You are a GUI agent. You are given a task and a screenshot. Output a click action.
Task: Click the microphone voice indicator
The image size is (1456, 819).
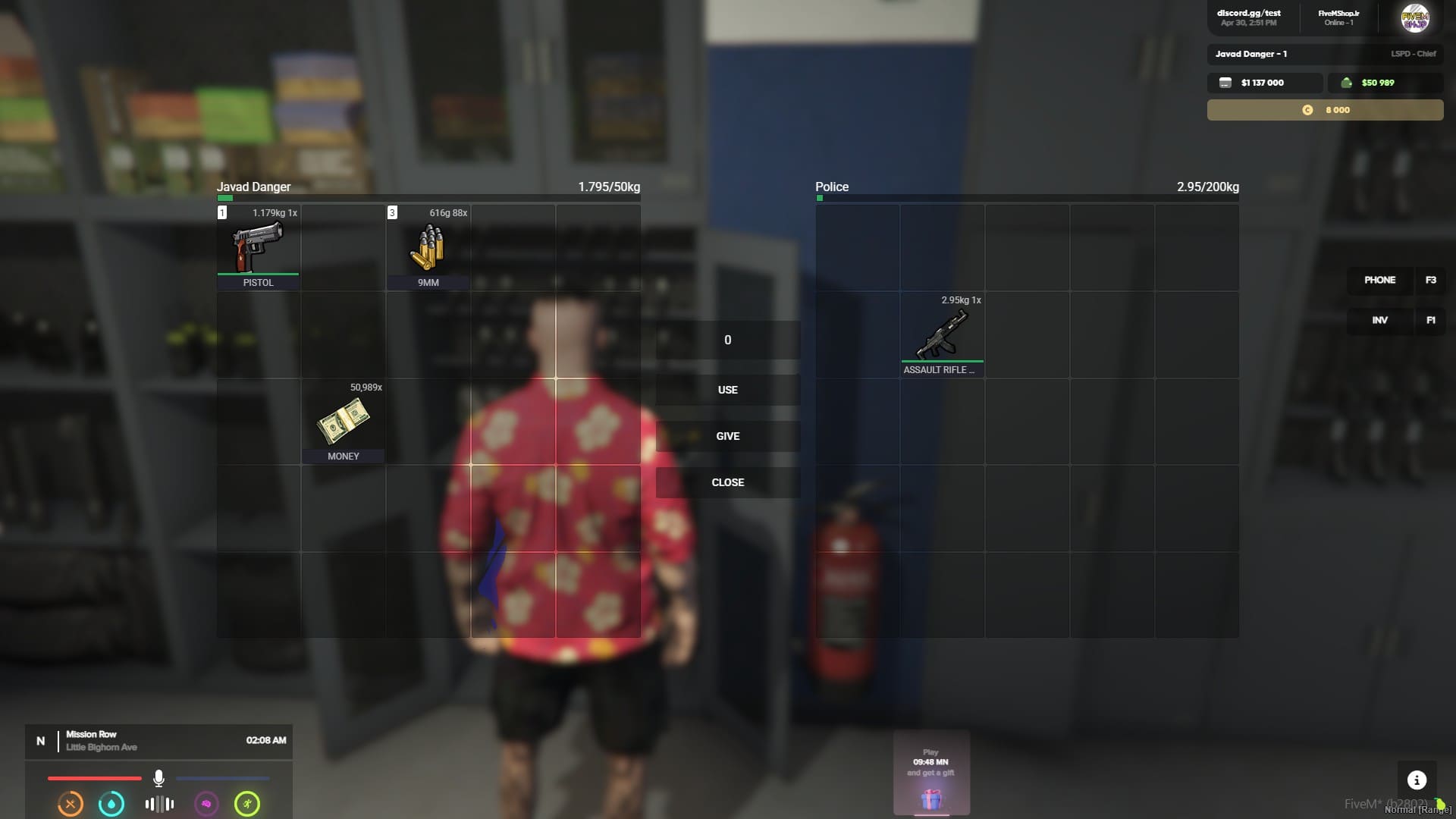[x=158, y=778]
